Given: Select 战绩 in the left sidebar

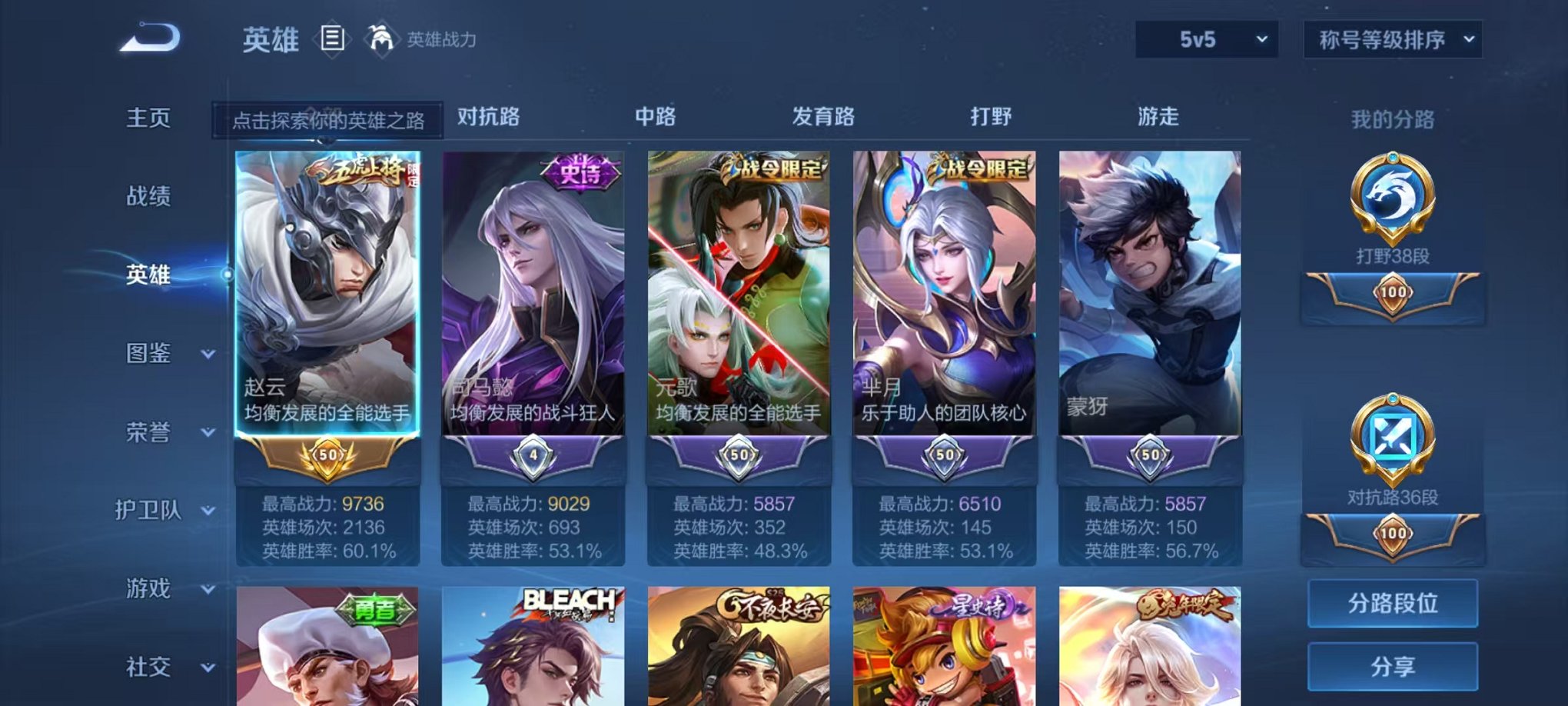Looking at the screenshot, I should 151,196.
